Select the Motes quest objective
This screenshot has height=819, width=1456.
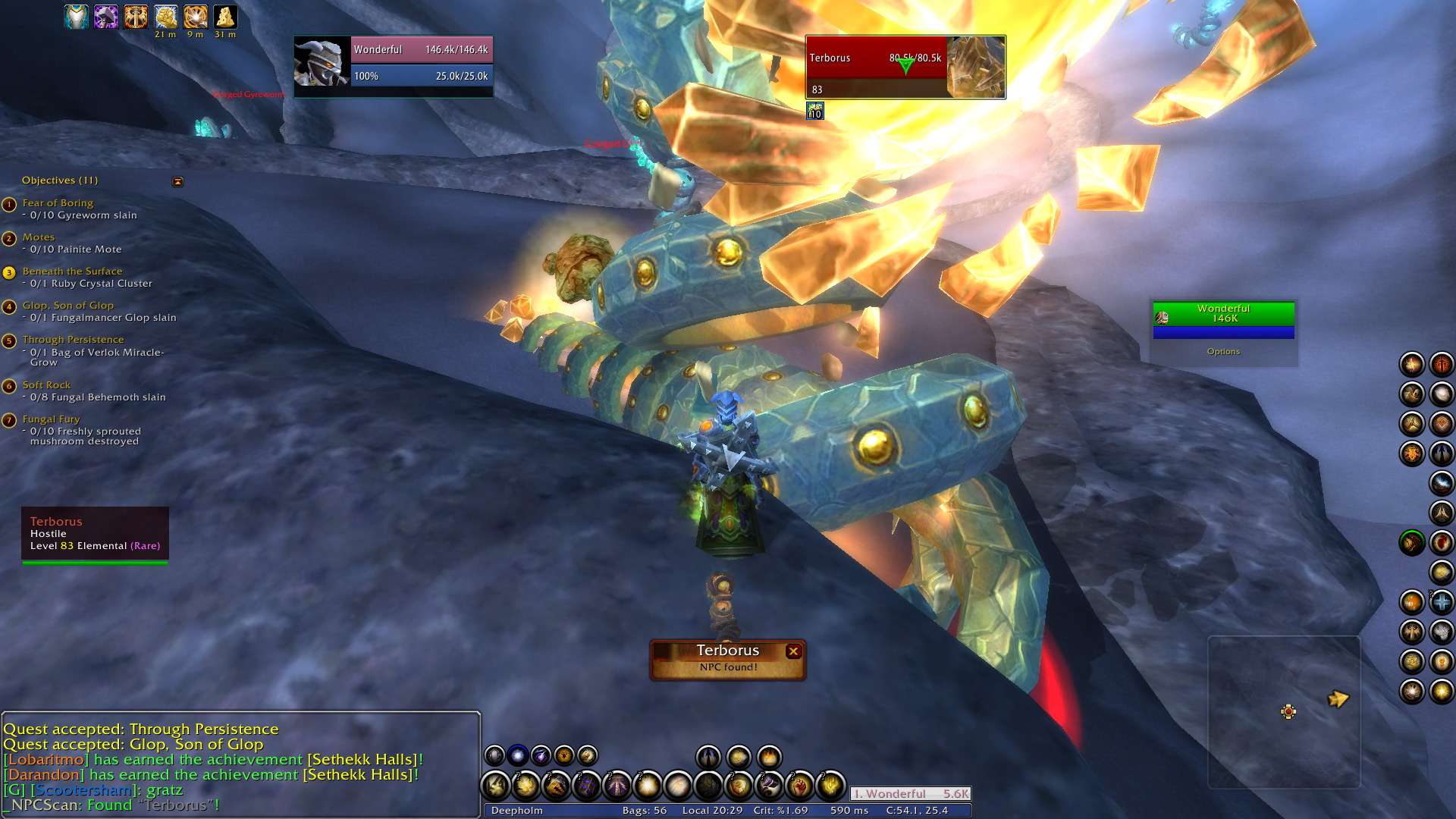39,237
